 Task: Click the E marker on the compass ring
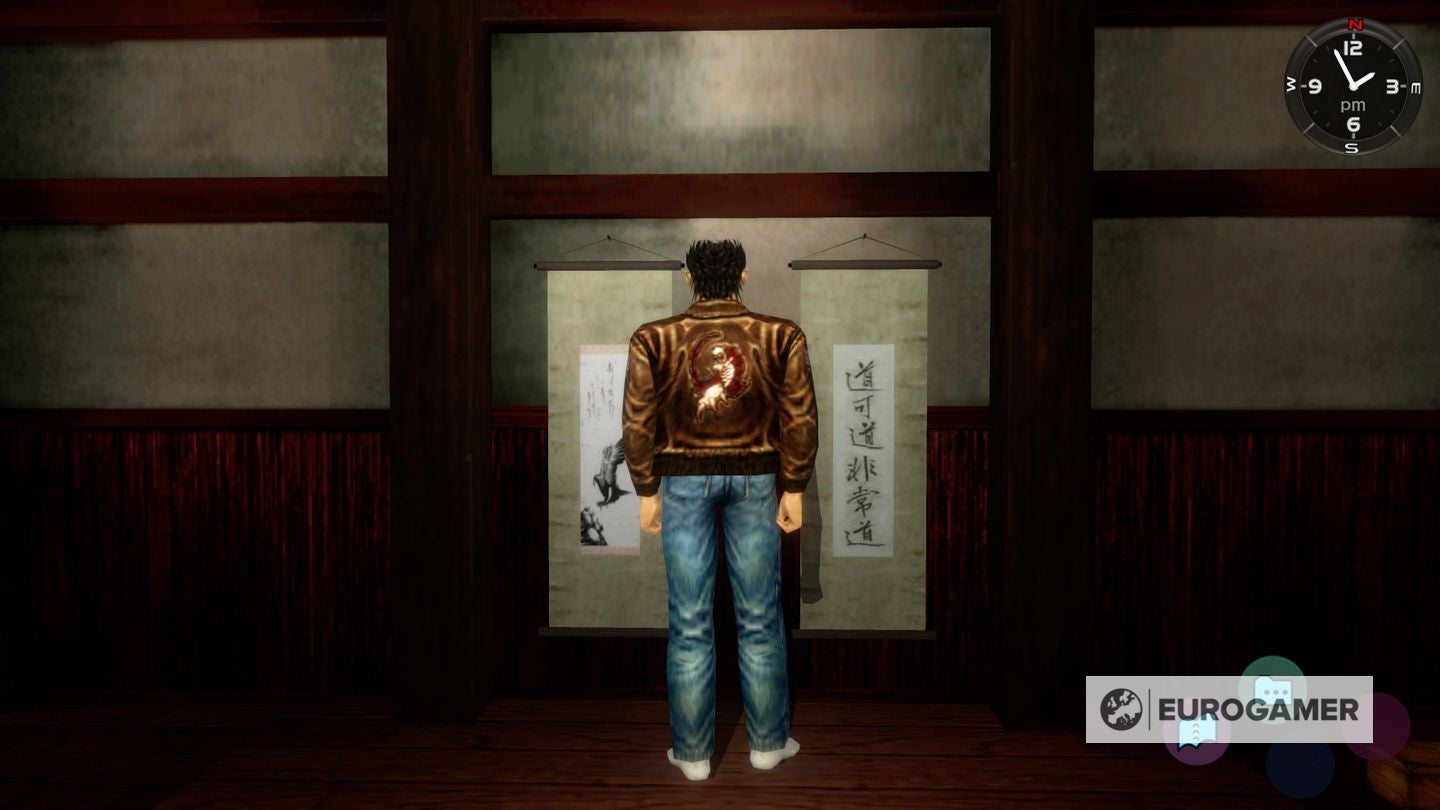pyautogui.click(x=1414, y=87)
